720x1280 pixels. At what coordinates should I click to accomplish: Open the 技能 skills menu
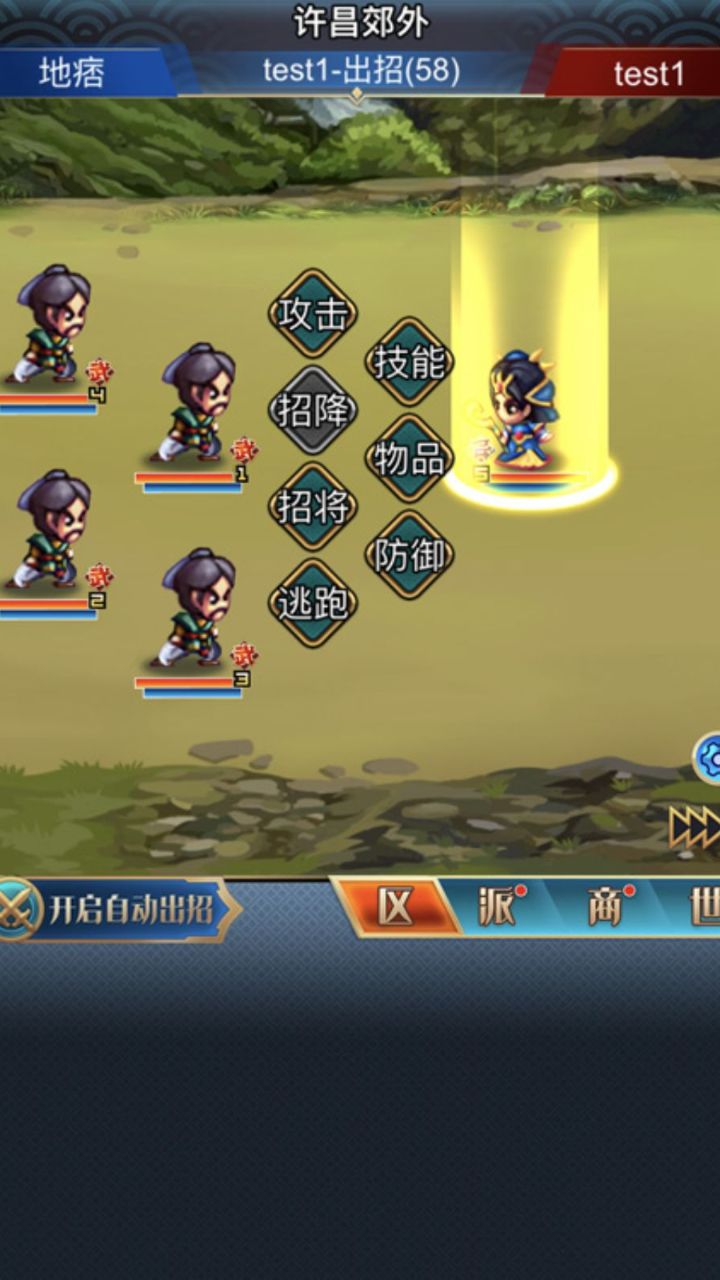point(408,362)
